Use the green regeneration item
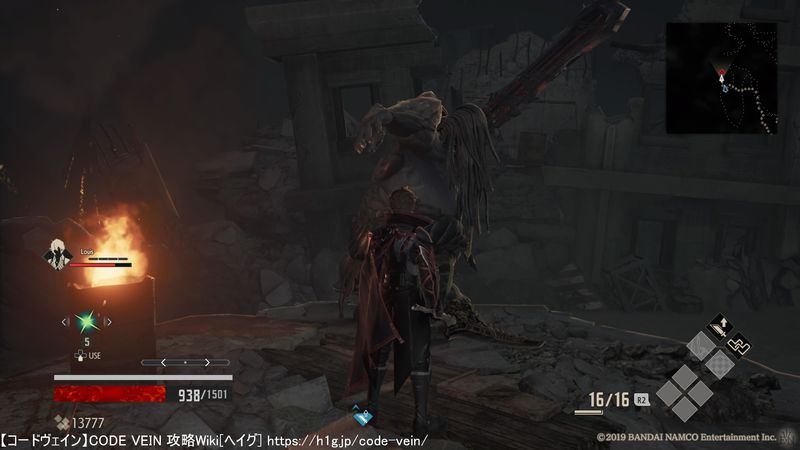The width and height of the screenshot is (800, 450). click(x=86, y=321)
